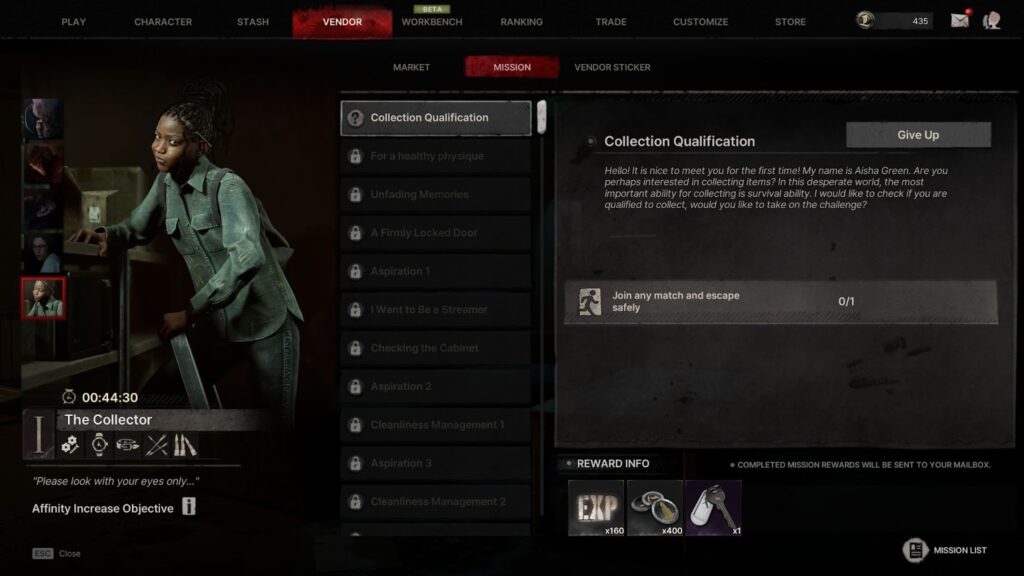Visit the Store tab

790,22
